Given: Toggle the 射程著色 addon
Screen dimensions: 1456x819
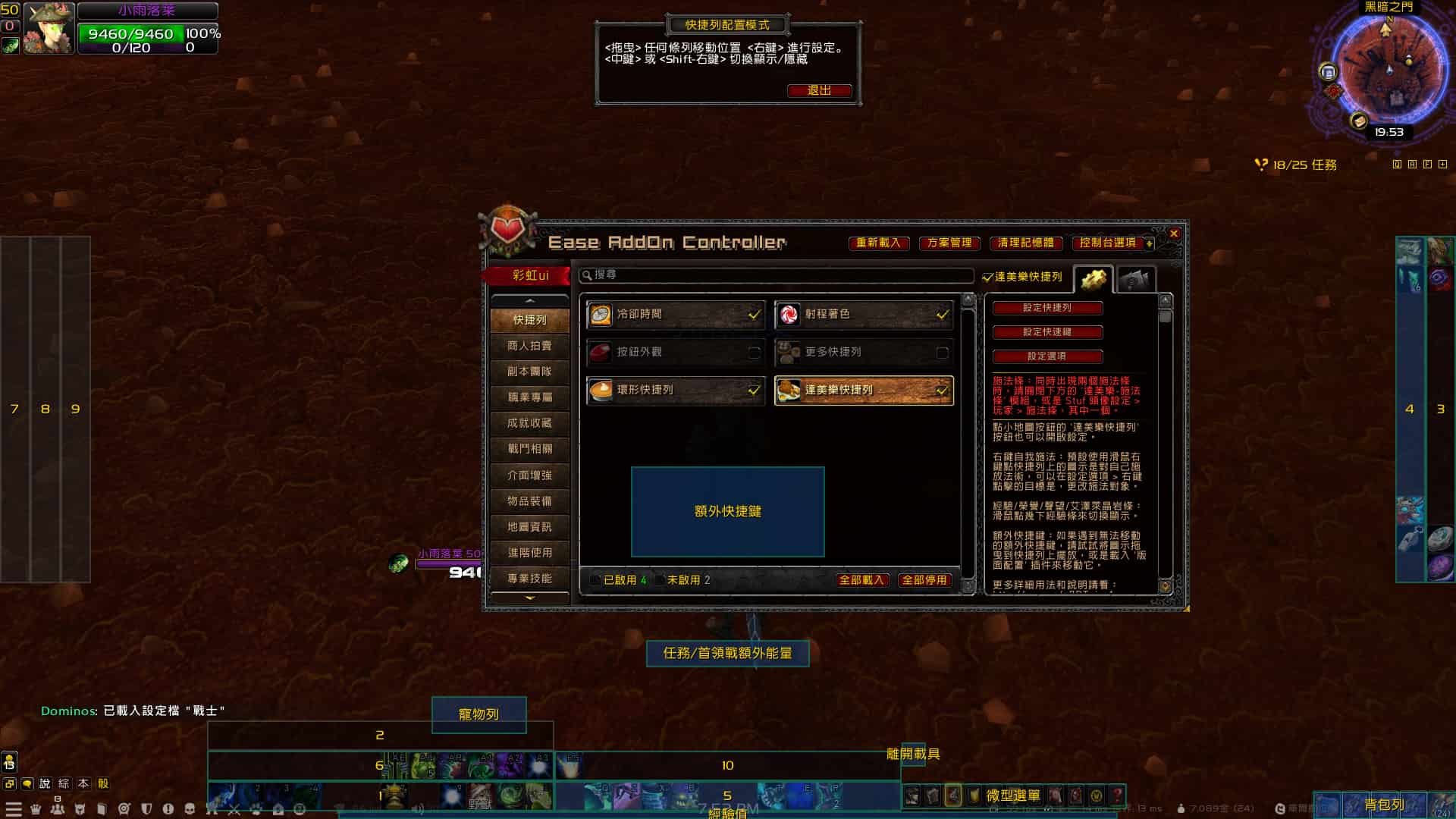Looking at the screenshot, I should click(942, 314).
